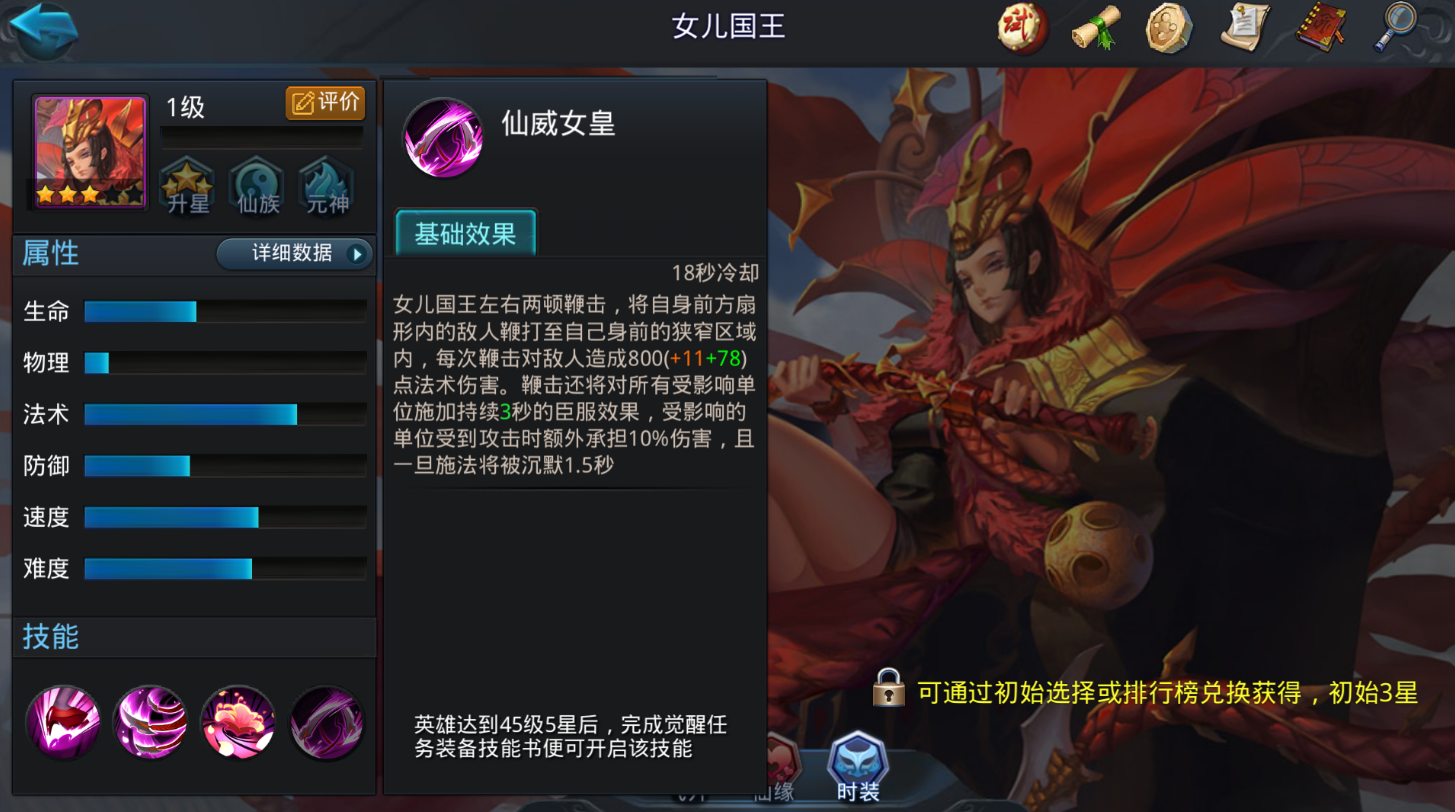The height and width of the screenshot is (812, 1455).
Task: Select the first skill icon under 技能
Action: click(x=62, y=722)
